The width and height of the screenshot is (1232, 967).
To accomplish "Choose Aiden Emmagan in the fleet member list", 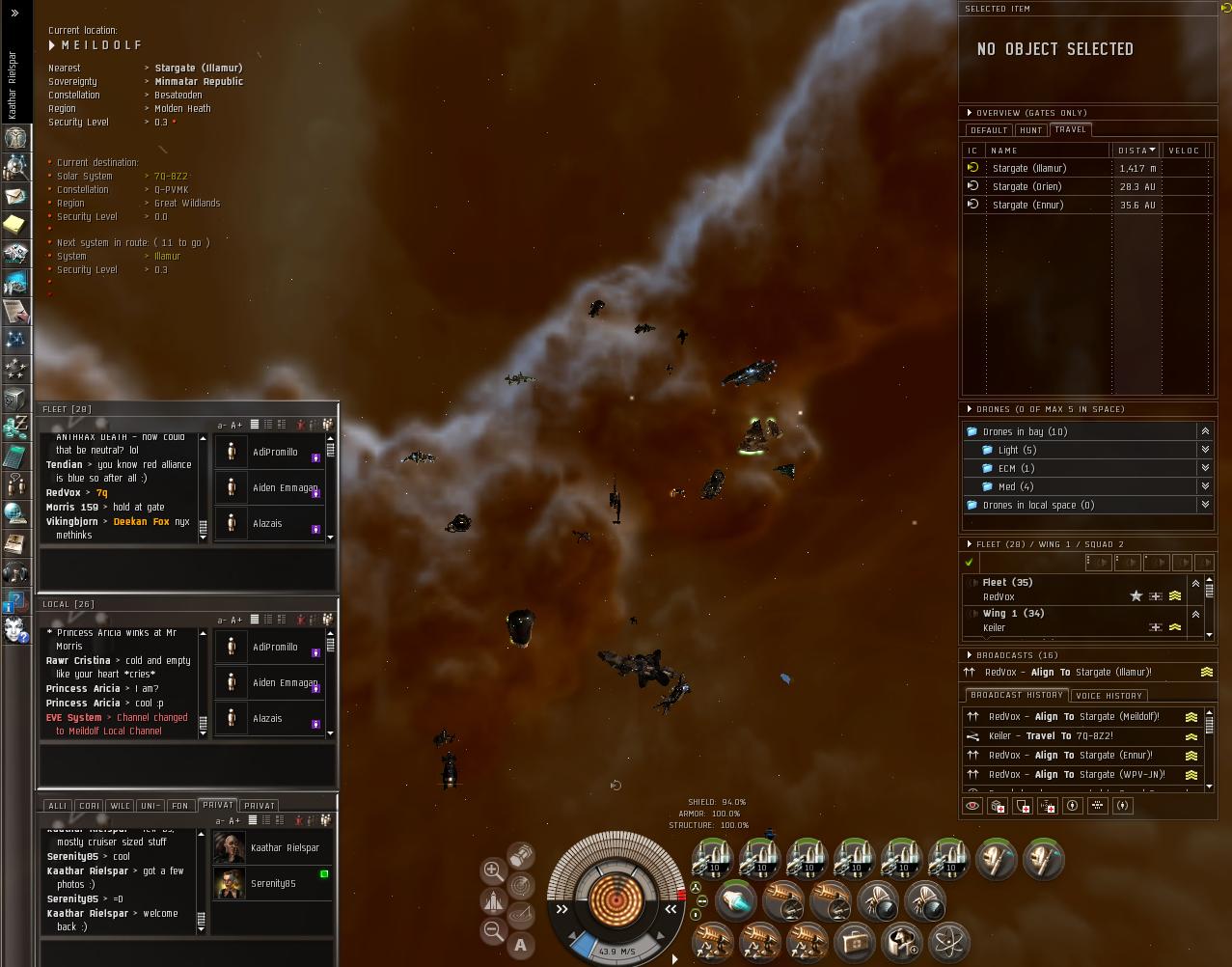I will click(x=284, y=487).
